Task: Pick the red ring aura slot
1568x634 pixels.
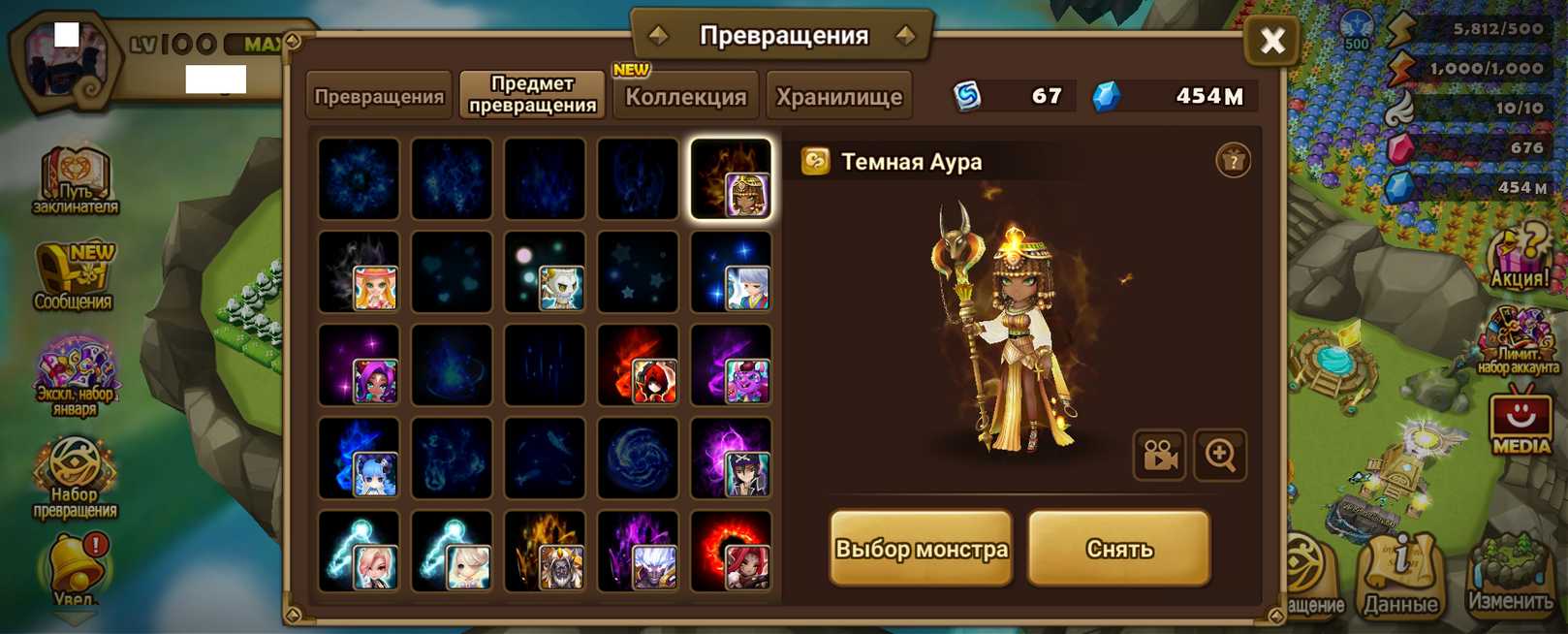Action: click(x=731, y=551)
